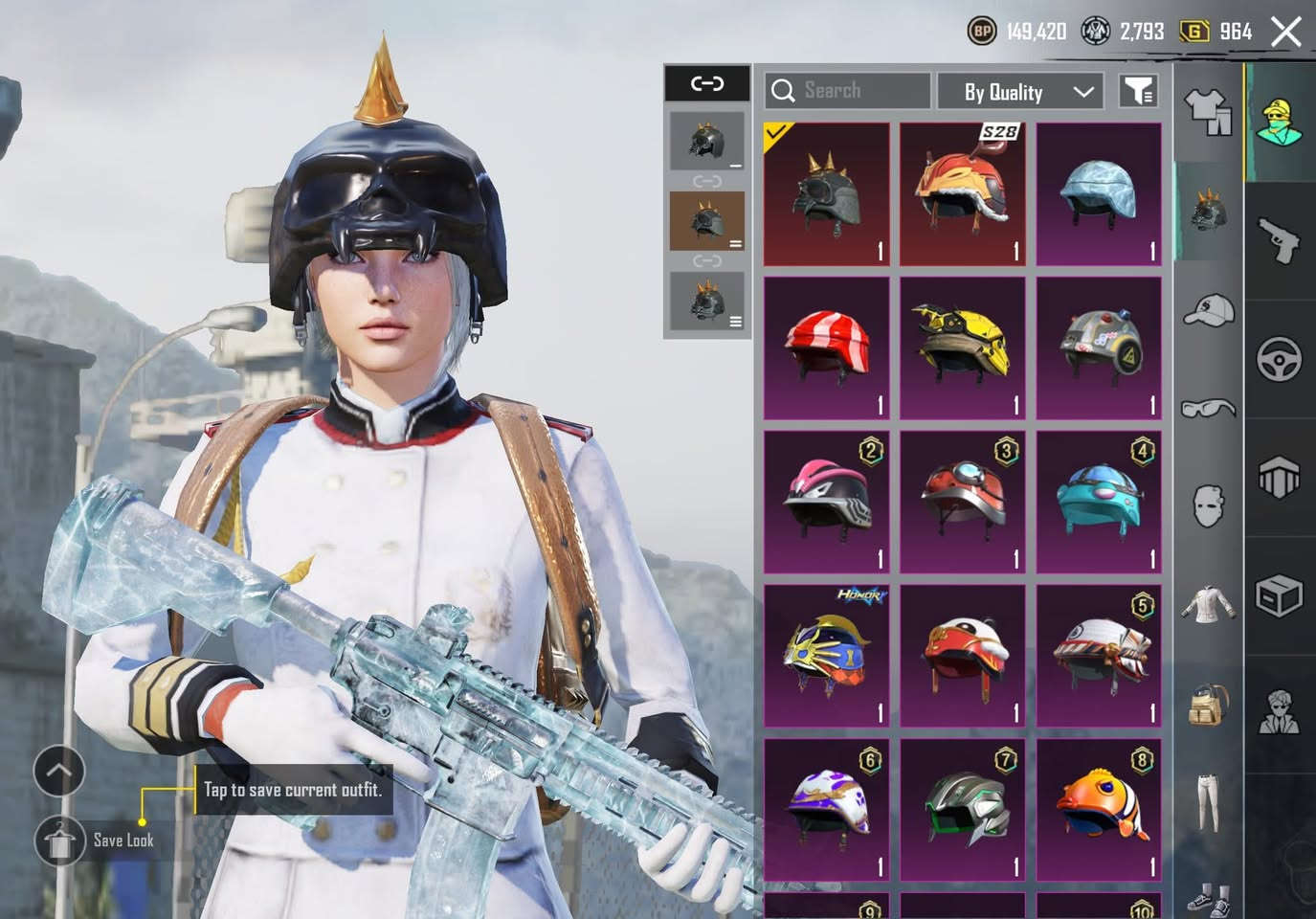Collapse the panel with the up-arrow button
The width and height of the screenshot is (1316, 919).
(59, 771)
